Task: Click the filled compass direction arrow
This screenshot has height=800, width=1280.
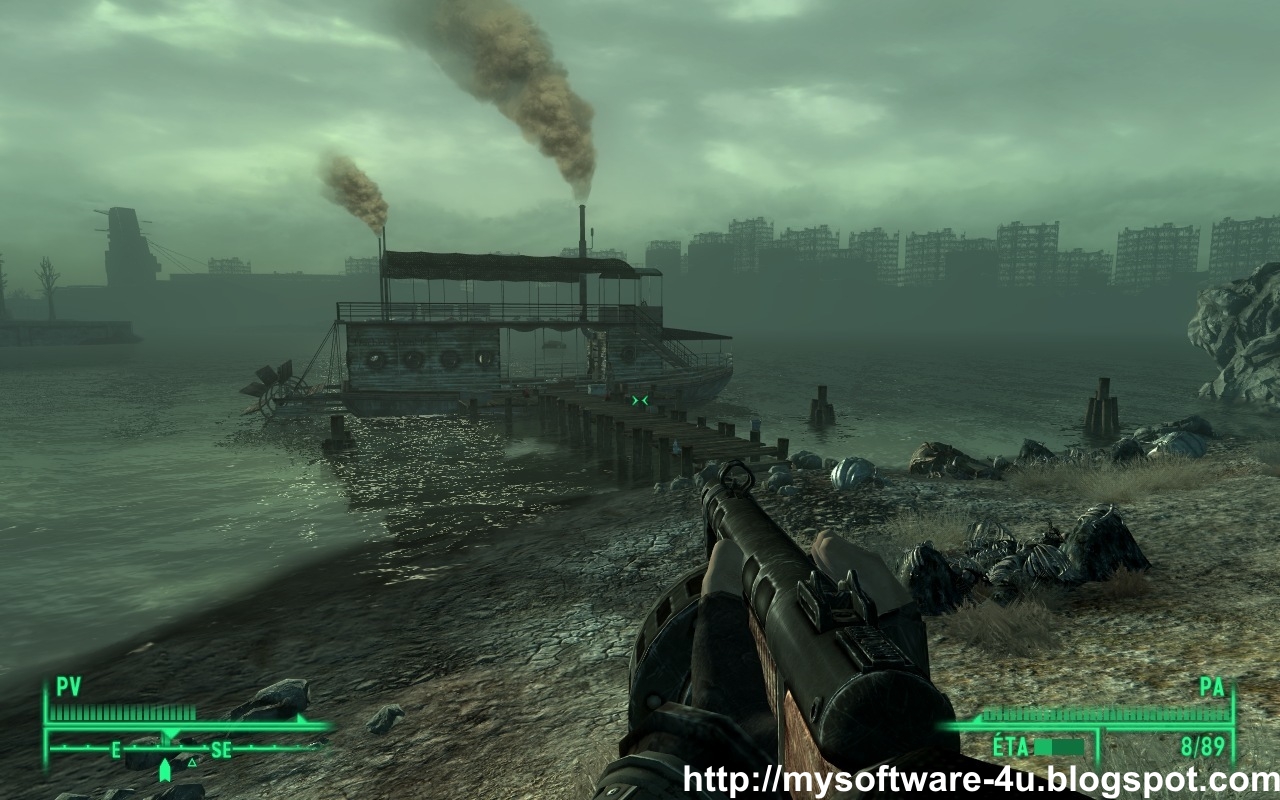Action: pyautogui.click(x=166, y=768)
